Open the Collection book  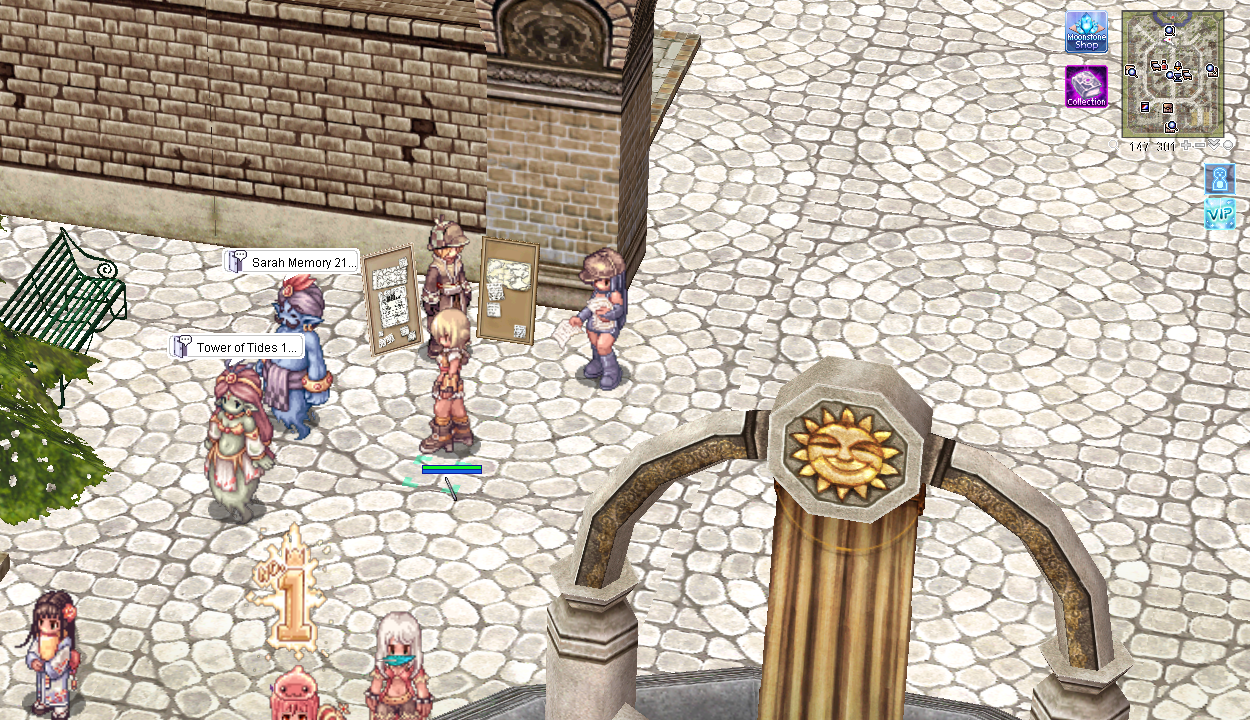(1086, 87)
